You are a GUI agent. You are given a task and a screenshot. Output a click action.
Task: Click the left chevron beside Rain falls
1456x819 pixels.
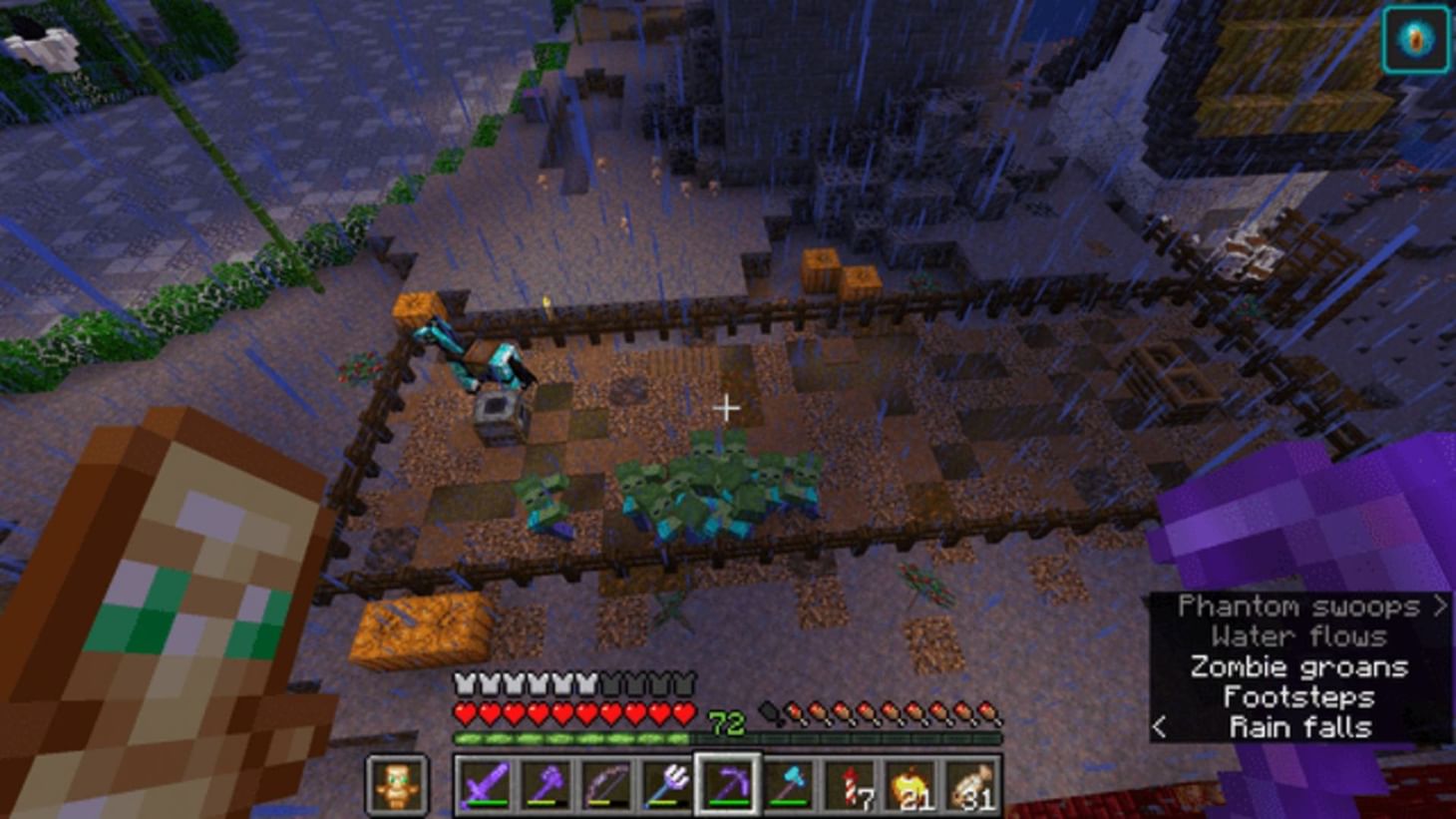click(x=1162, y=728)
